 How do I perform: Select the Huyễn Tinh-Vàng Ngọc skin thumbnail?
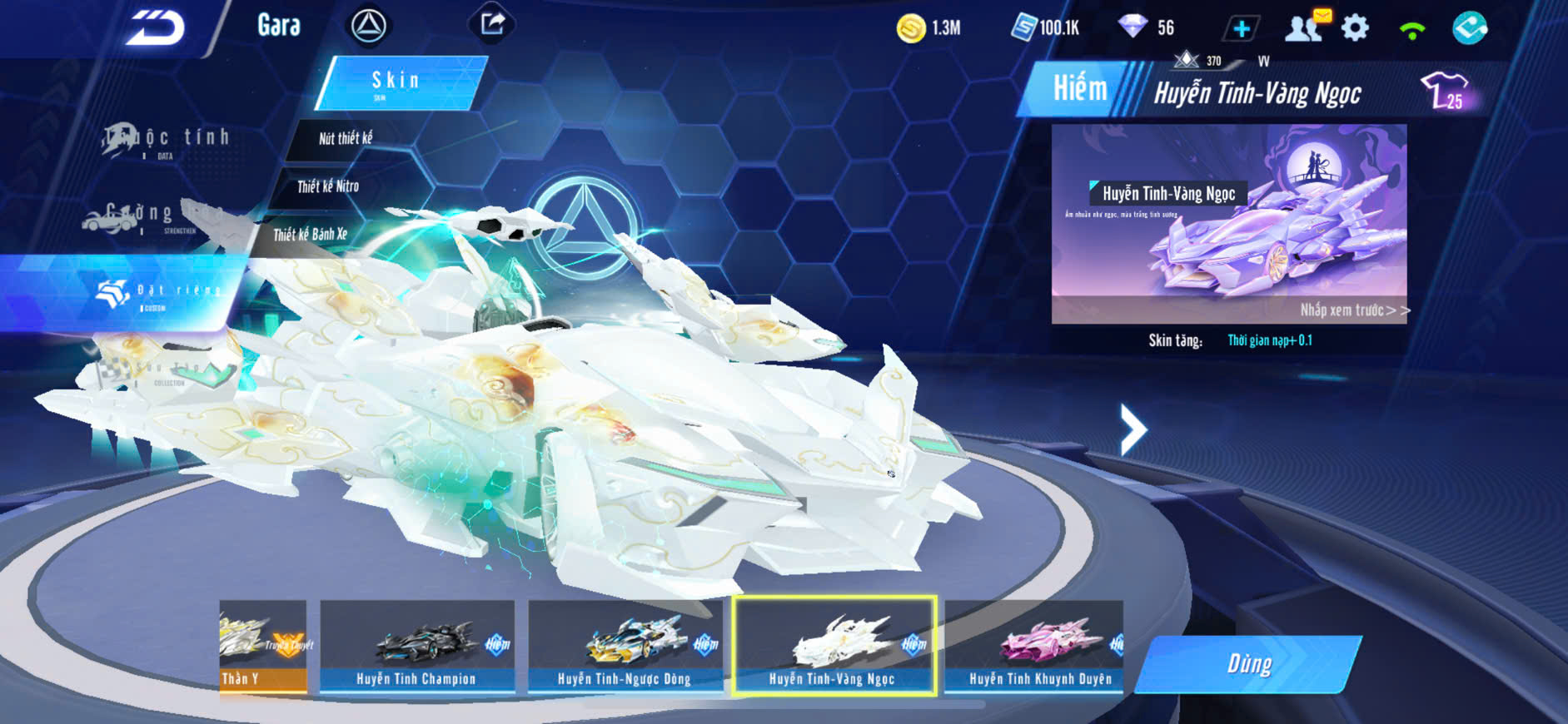(834, 646)
